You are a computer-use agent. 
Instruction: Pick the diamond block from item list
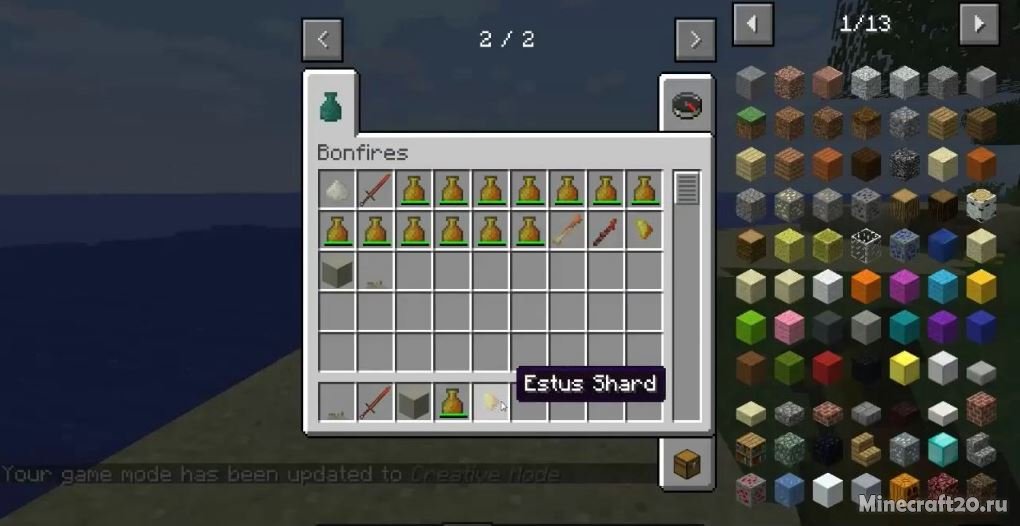click(x=941, y=449)
